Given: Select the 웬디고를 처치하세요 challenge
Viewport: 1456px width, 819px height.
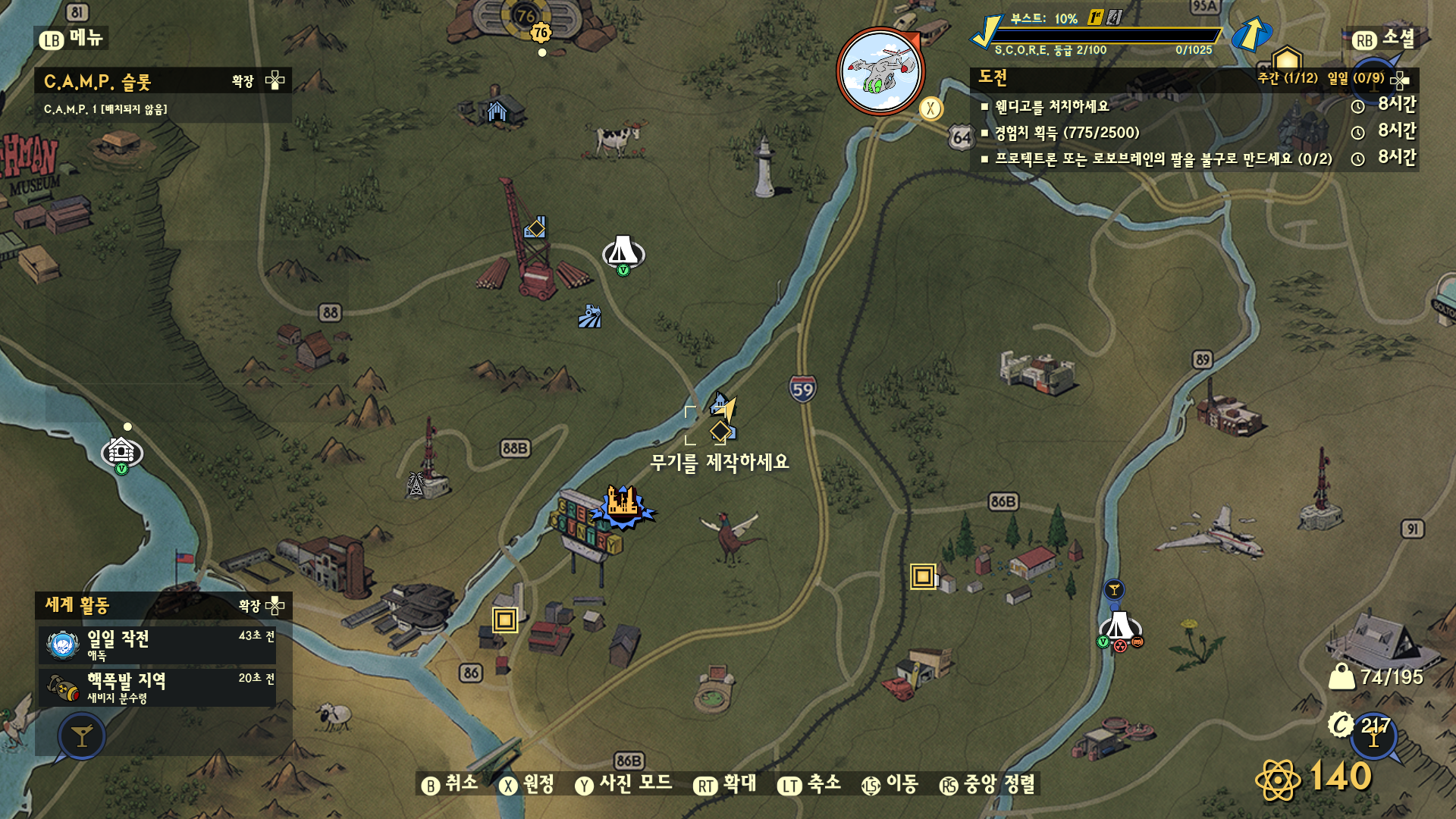Looking at the screenshot, I should pos(1052,106).
